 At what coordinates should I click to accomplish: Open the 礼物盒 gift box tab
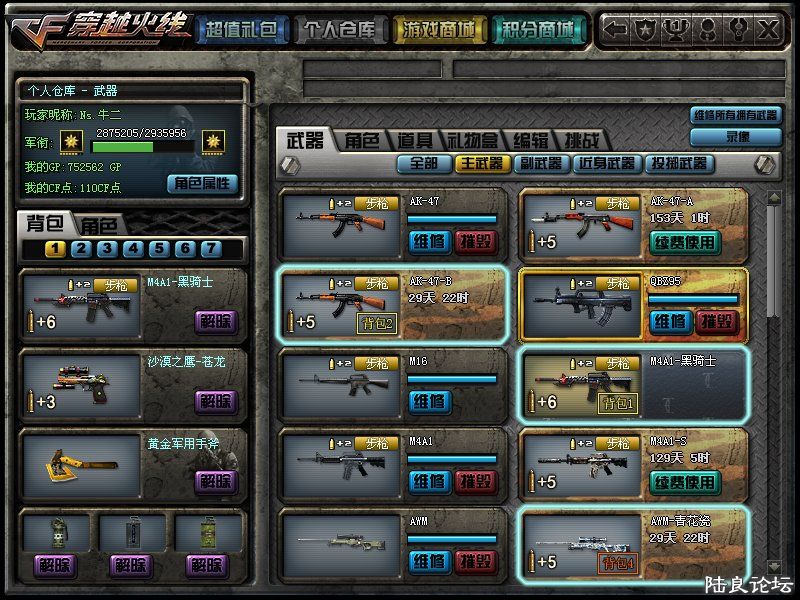coord(471,141)
